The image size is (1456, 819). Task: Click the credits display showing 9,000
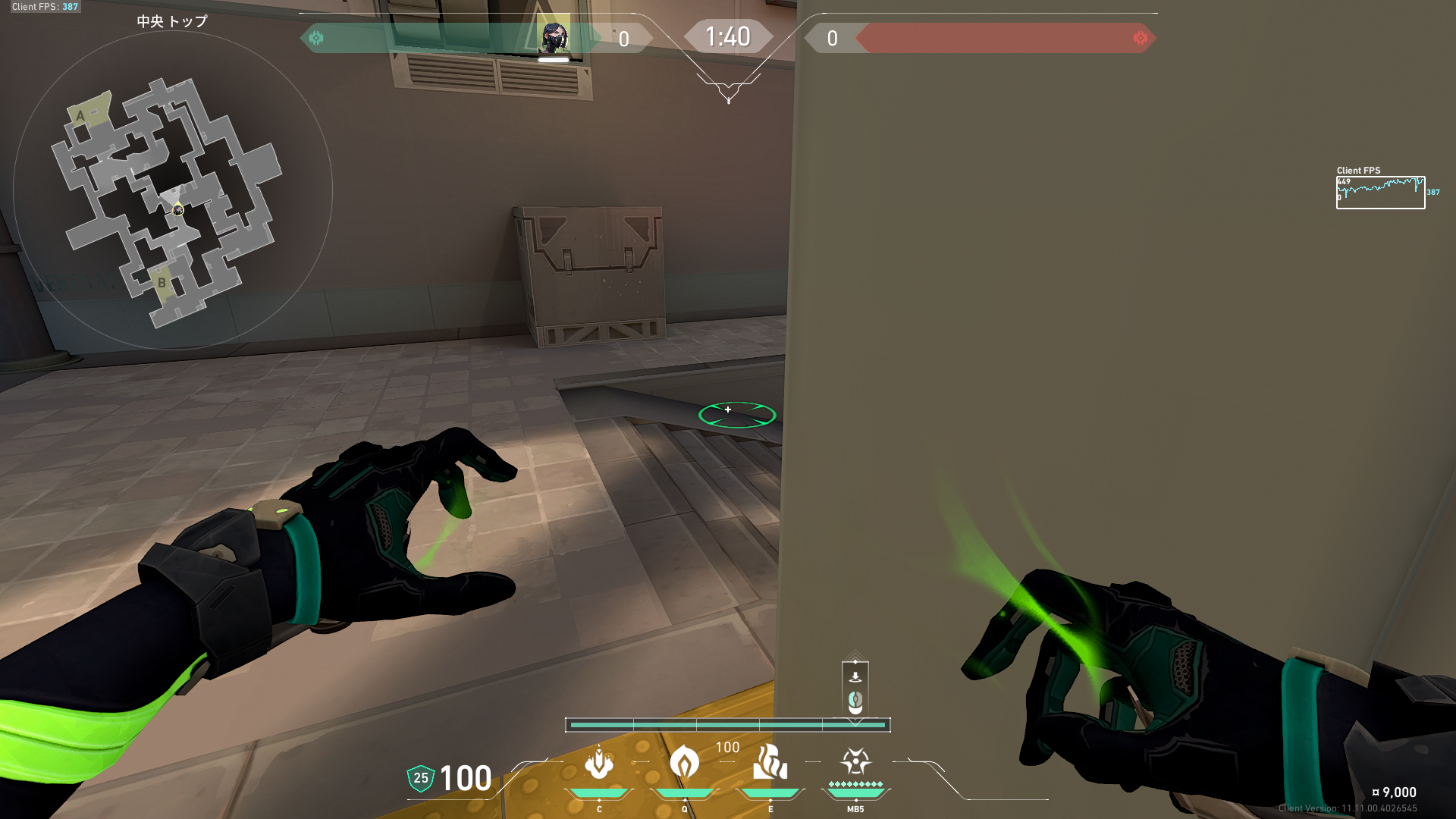[x=1395, y=791]
